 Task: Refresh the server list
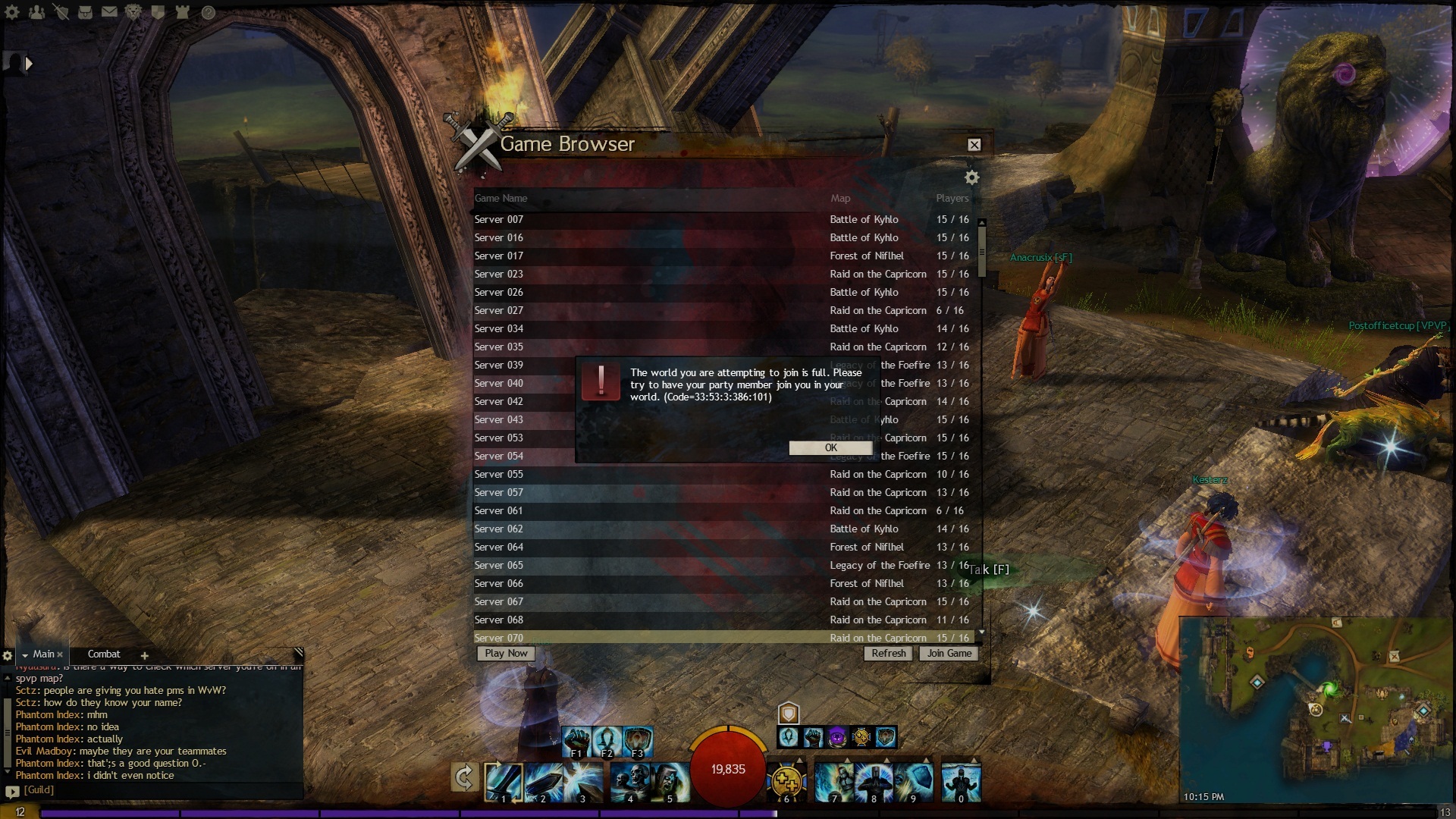click(888, 654)
